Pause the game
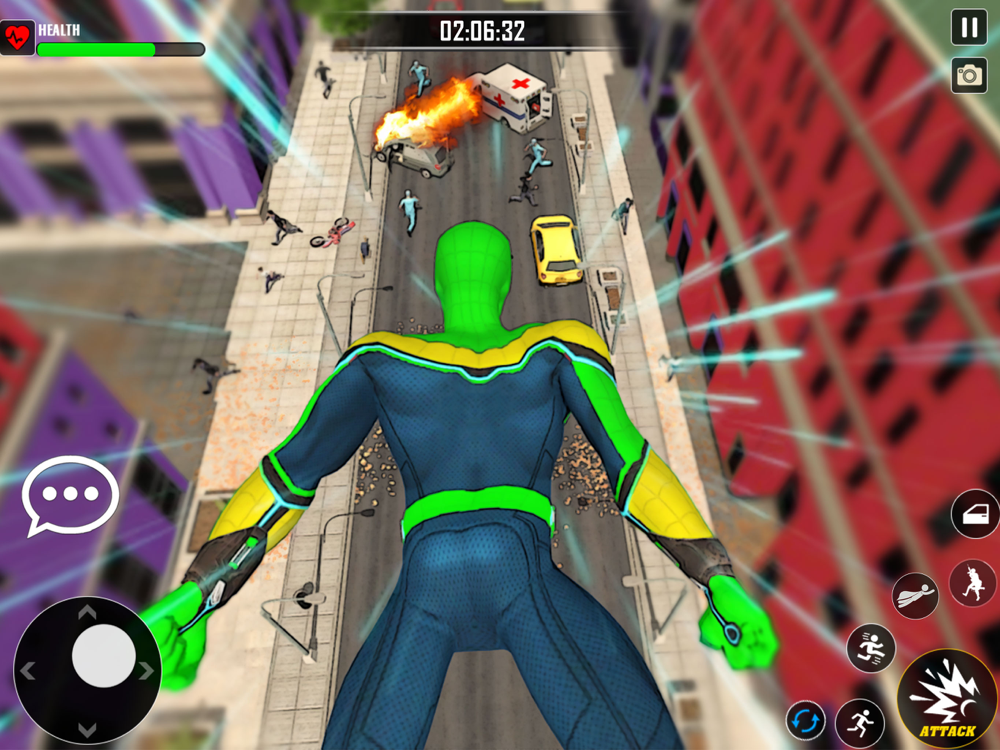 (969, 28)
